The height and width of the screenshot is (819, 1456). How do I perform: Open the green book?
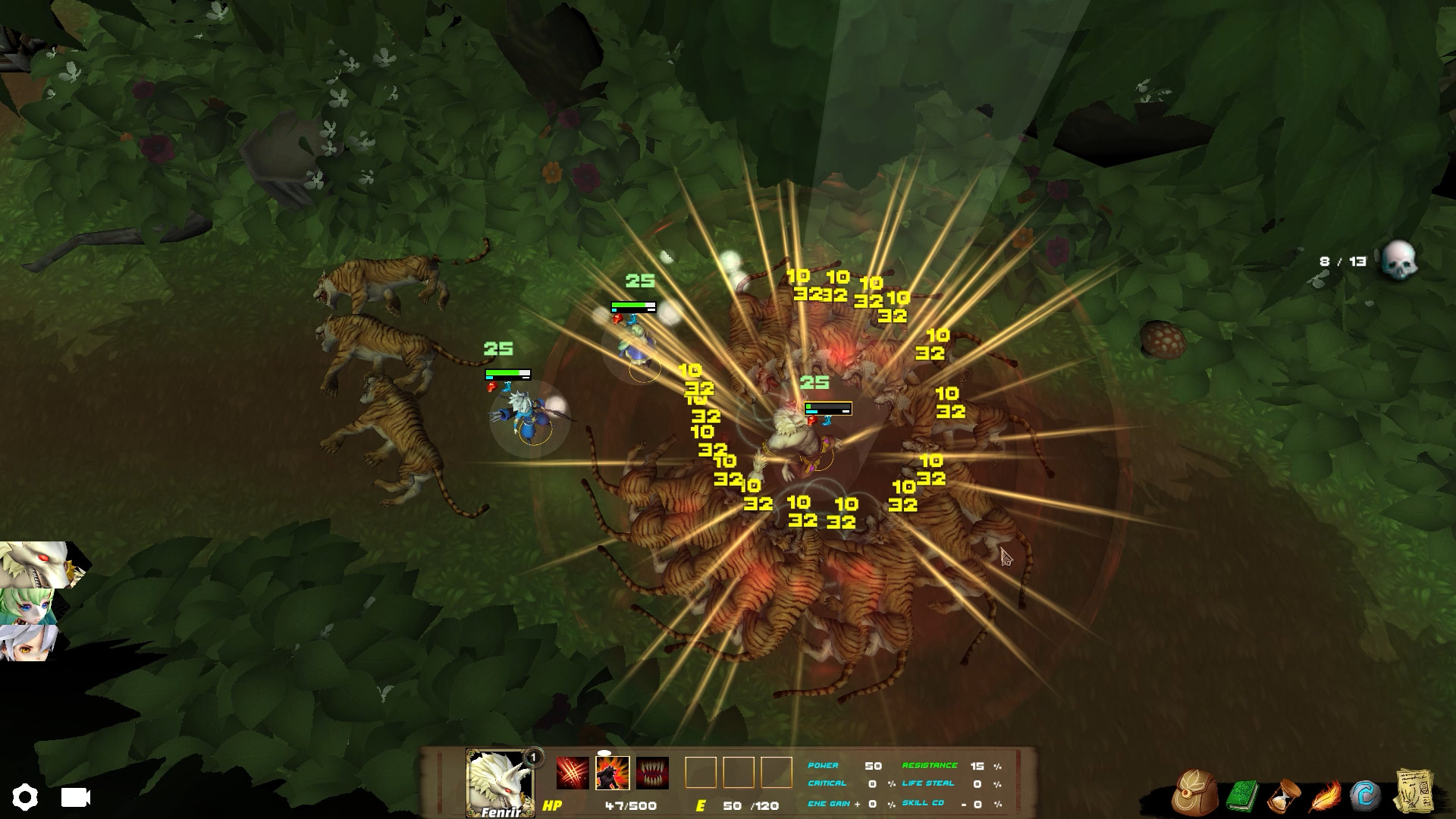pos(1241,795)
